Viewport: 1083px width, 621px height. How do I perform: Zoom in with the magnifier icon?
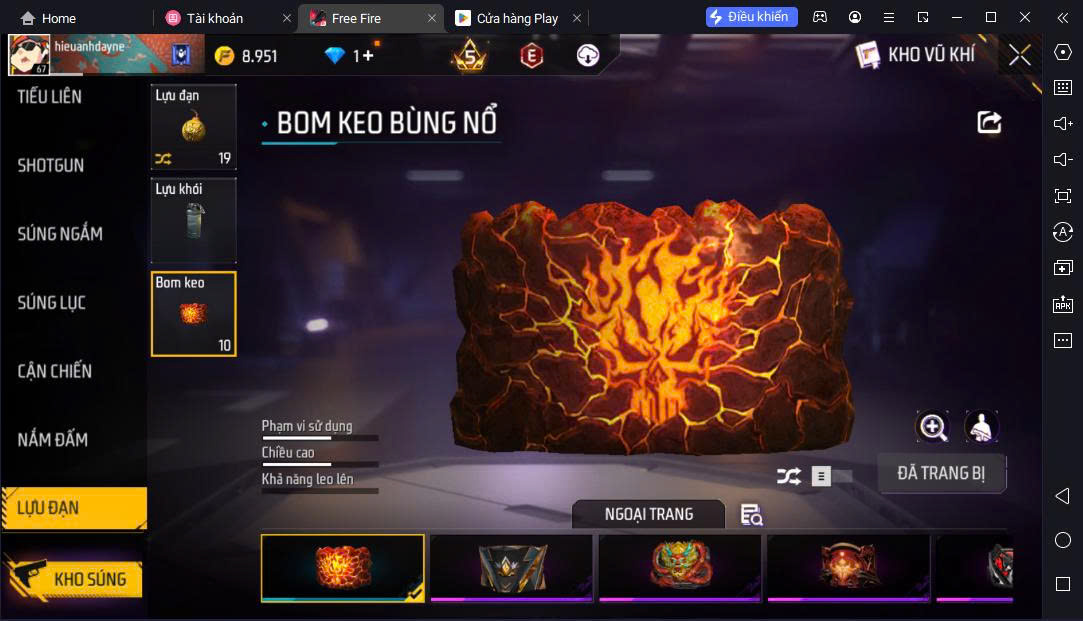(x=933, y=427)
